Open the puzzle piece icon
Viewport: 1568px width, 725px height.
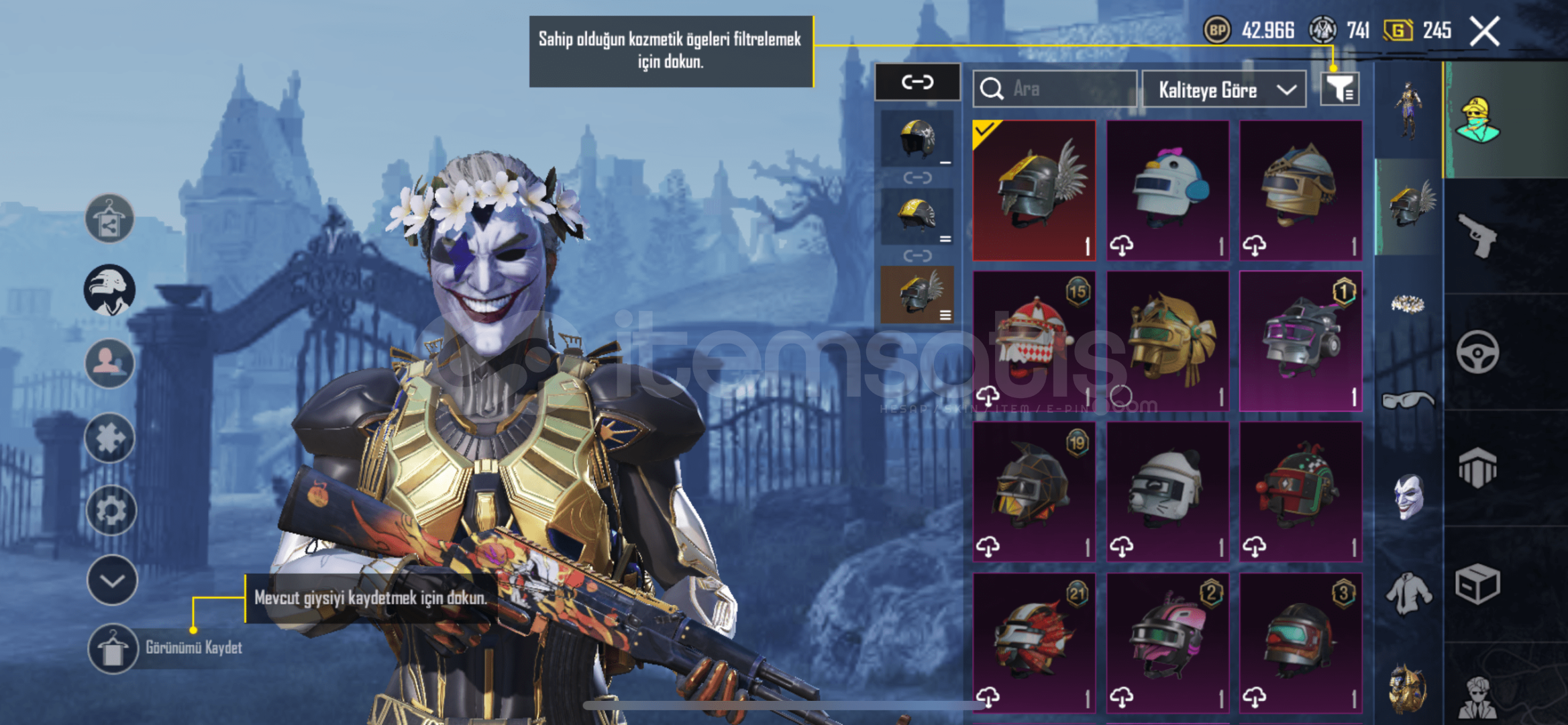tap(110, 438)
